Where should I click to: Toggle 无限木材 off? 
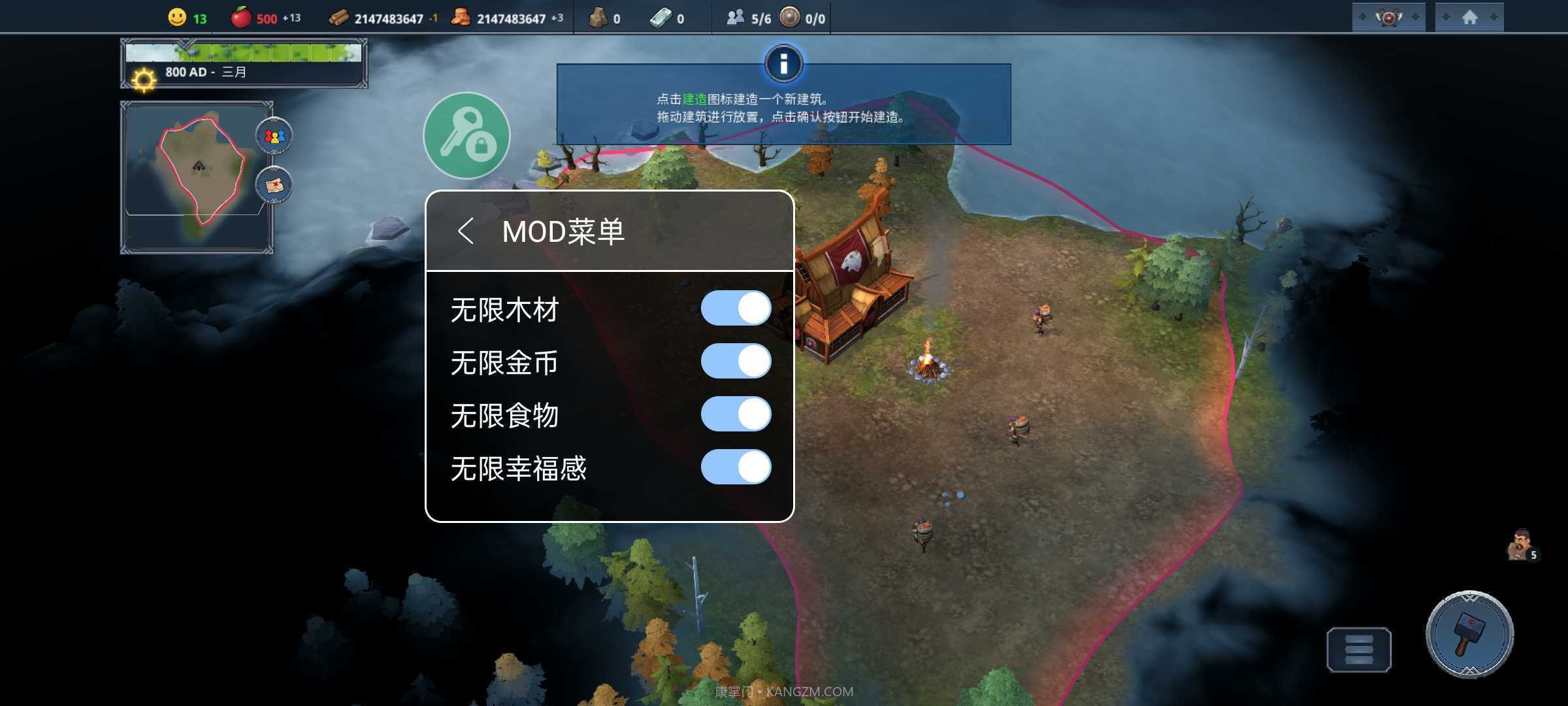pyautogui.click(x=736, y=308)
